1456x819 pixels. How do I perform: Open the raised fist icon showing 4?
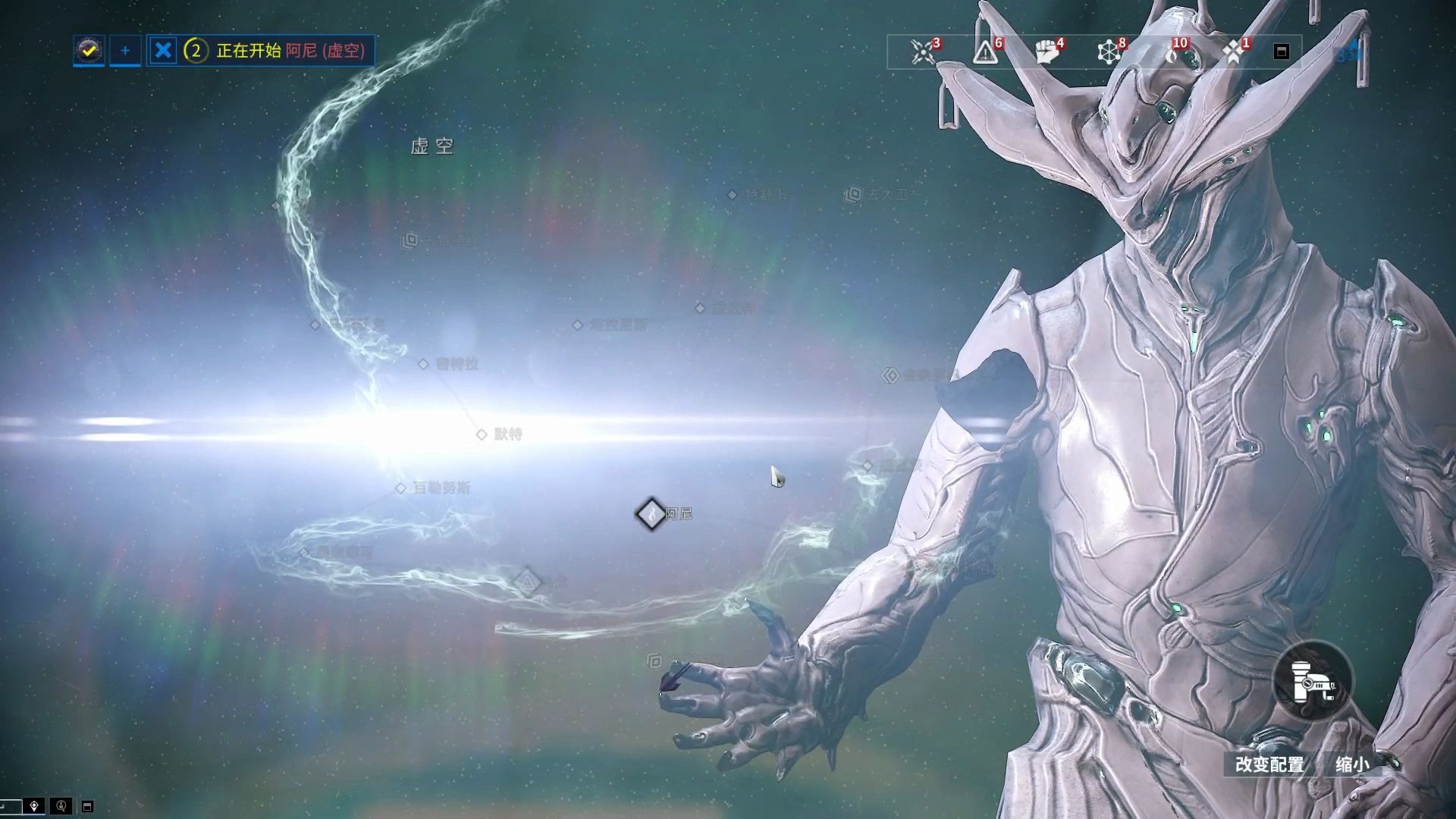point(1047,52)
